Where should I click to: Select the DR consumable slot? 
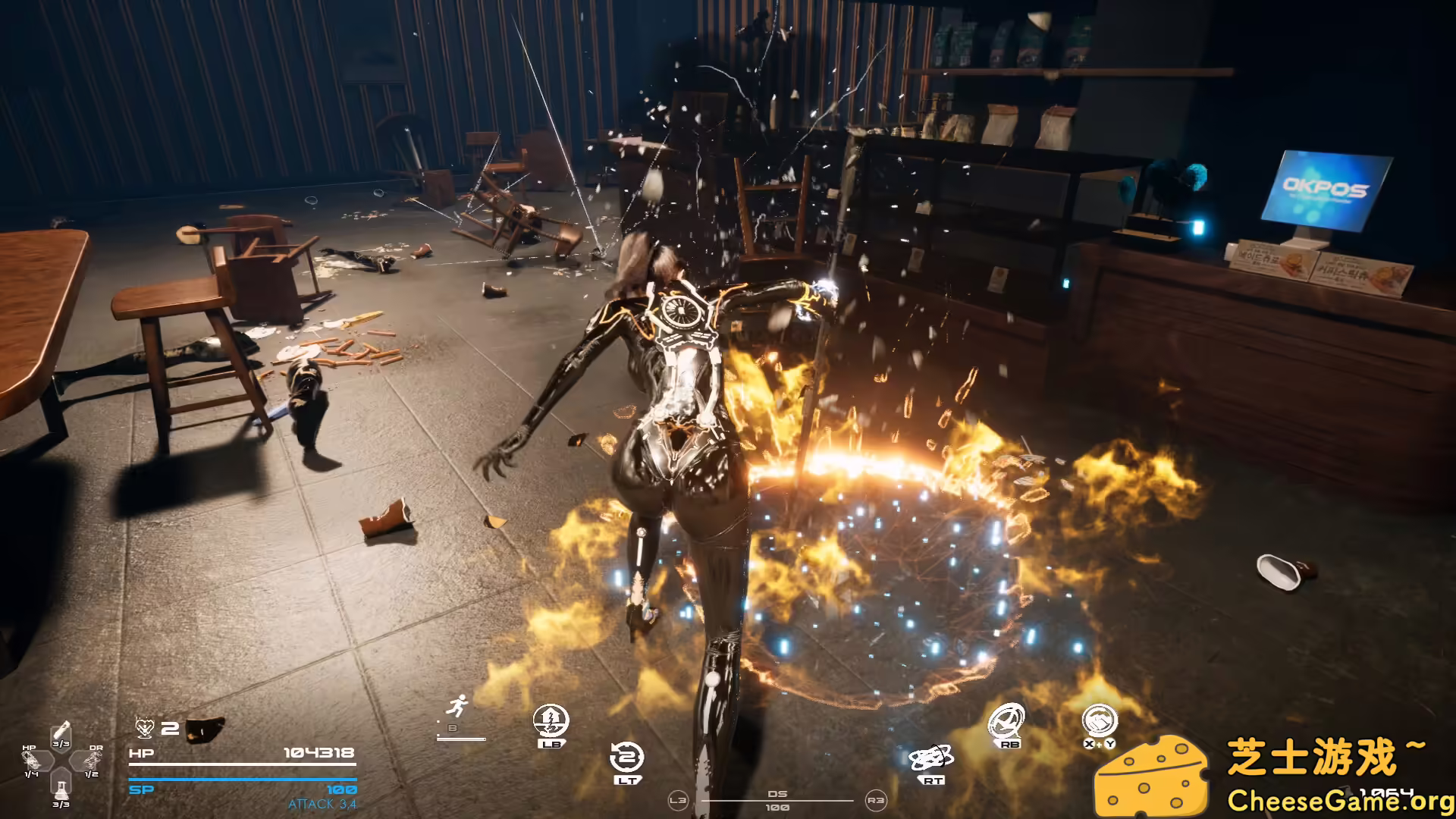(93, 761)
